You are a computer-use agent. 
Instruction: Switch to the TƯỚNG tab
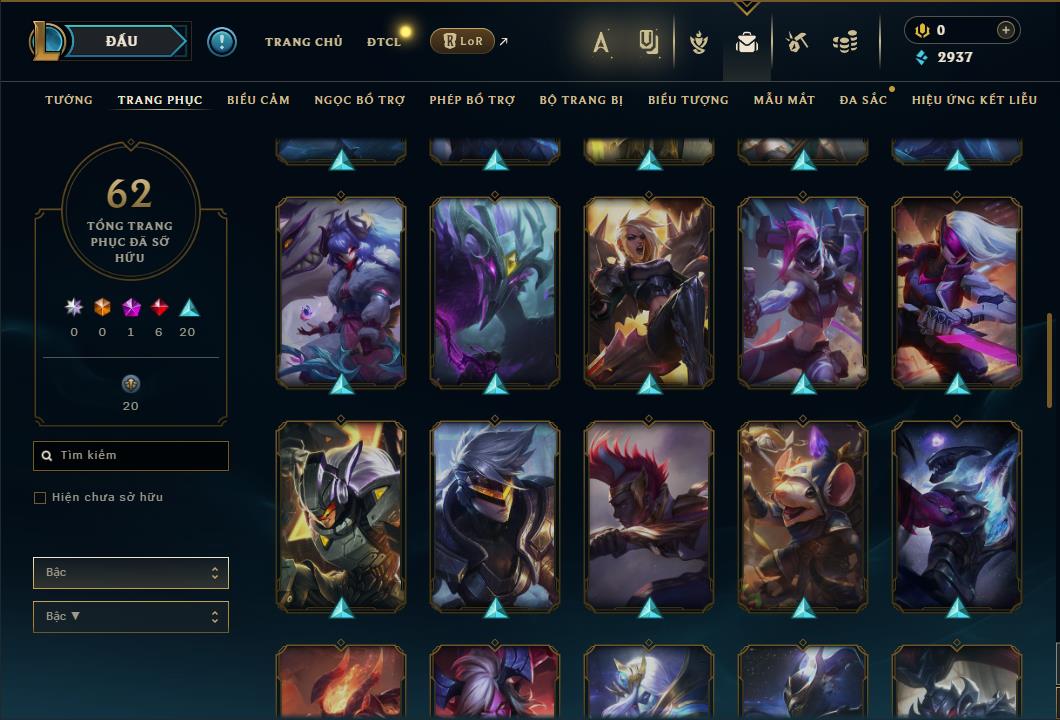[x=69, y=100]
